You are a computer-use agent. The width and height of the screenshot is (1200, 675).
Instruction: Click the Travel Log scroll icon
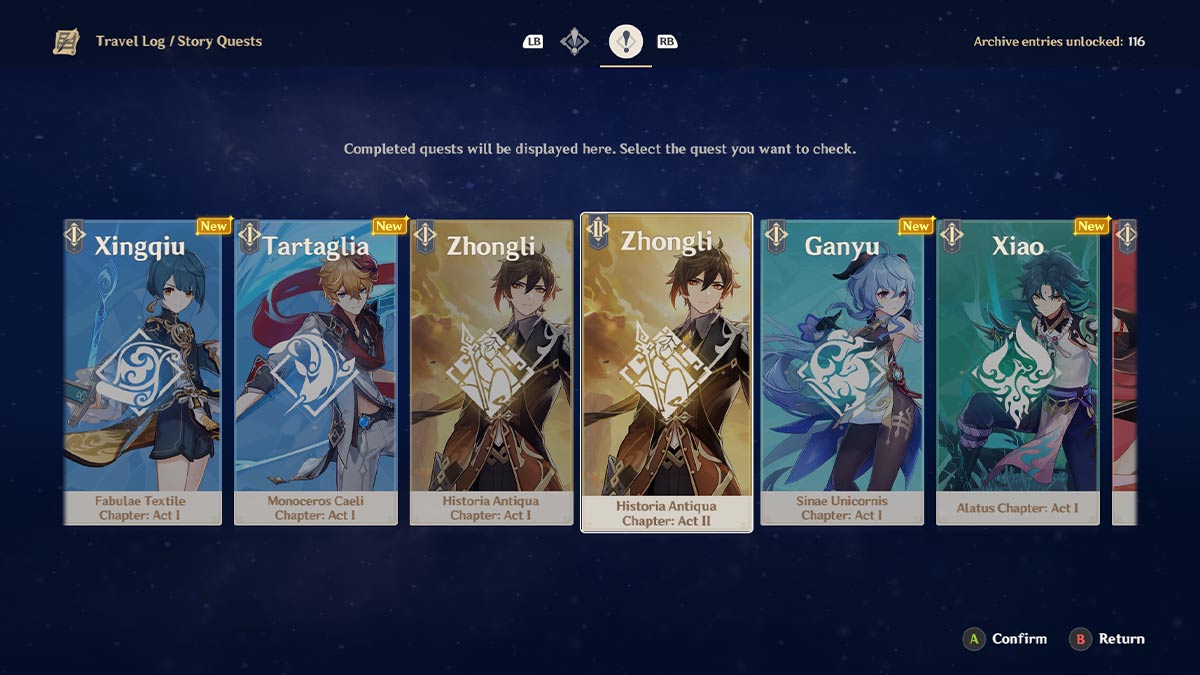tap(66, 42)
